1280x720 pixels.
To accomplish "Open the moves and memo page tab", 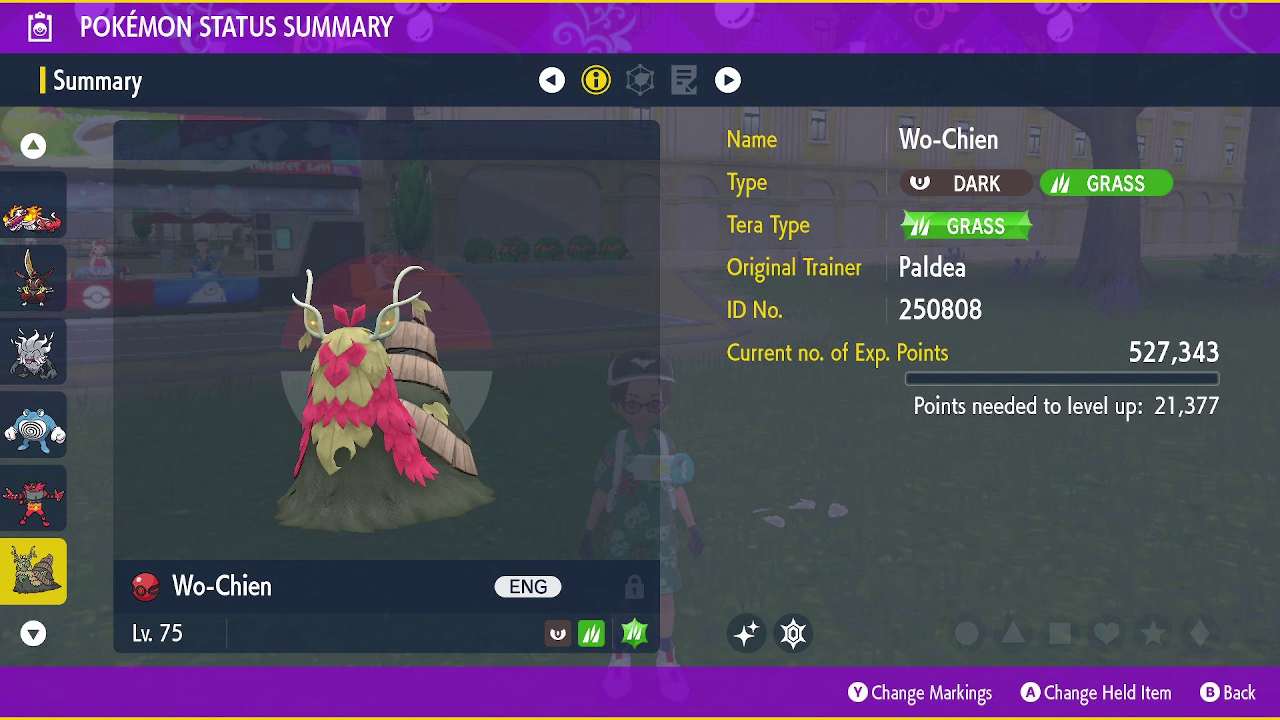I will point(684,80).
